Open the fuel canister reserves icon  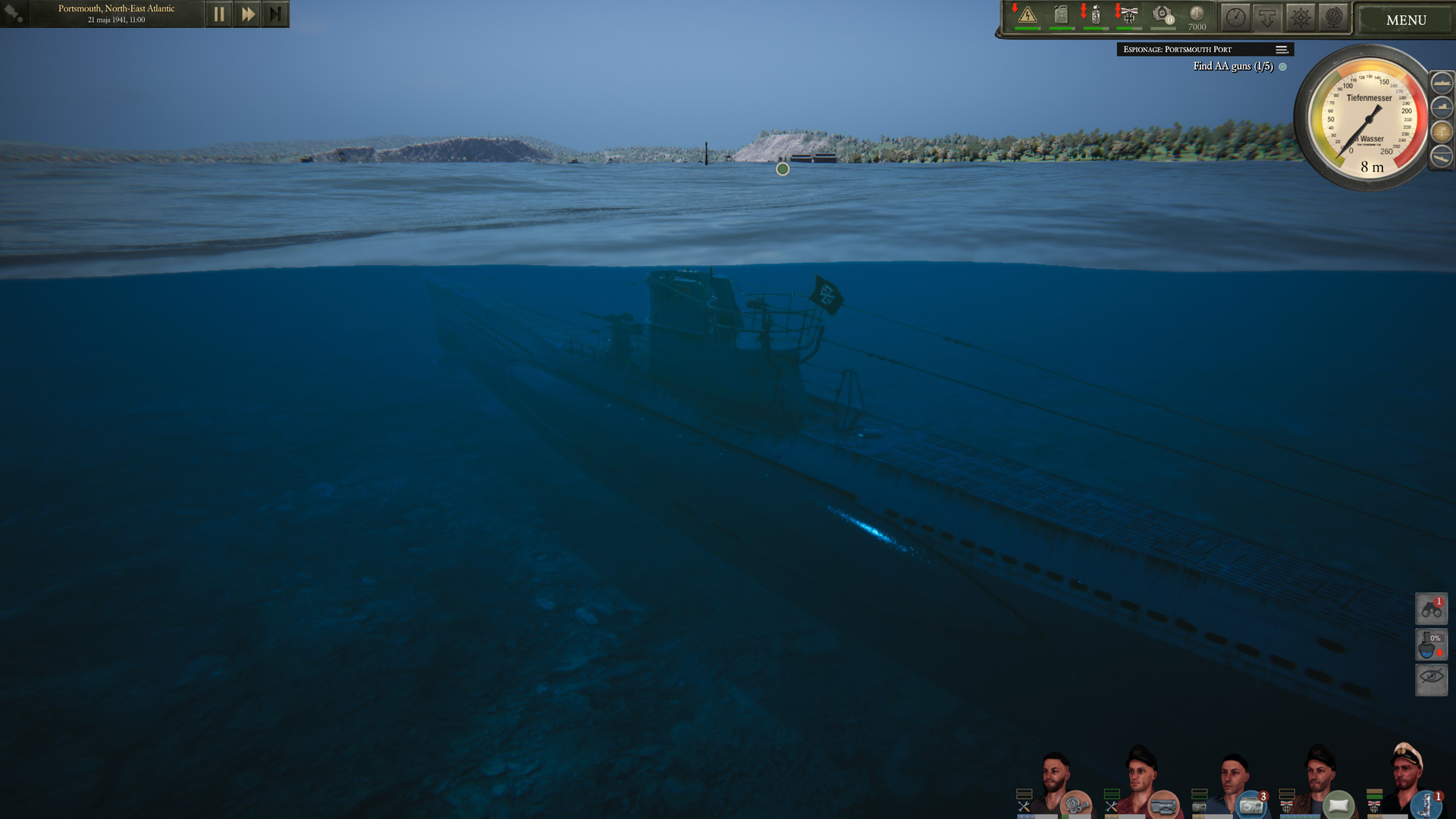(x=1061, y=15)
